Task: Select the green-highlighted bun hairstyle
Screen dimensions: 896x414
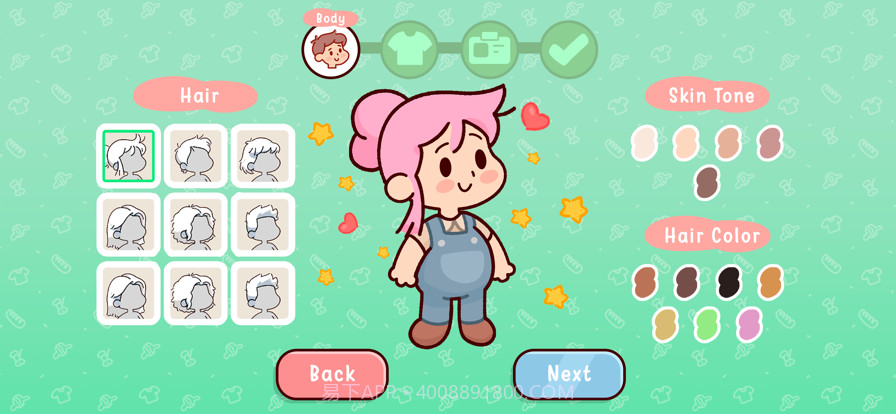Action: 128,156
